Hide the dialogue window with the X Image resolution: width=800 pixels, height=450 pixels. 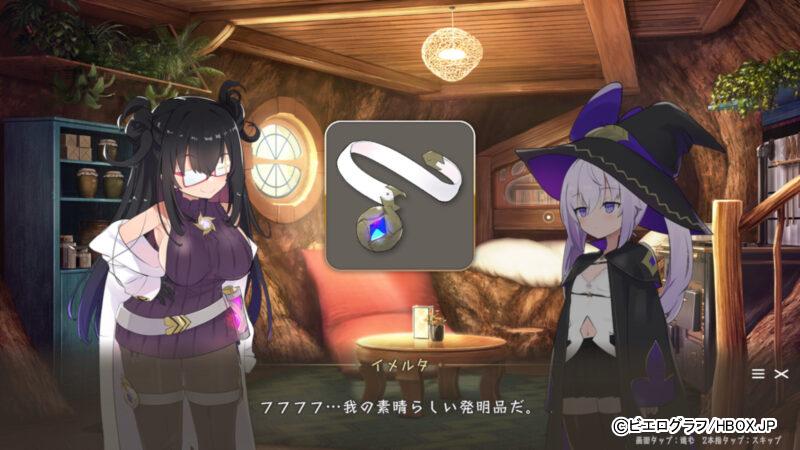781,373
